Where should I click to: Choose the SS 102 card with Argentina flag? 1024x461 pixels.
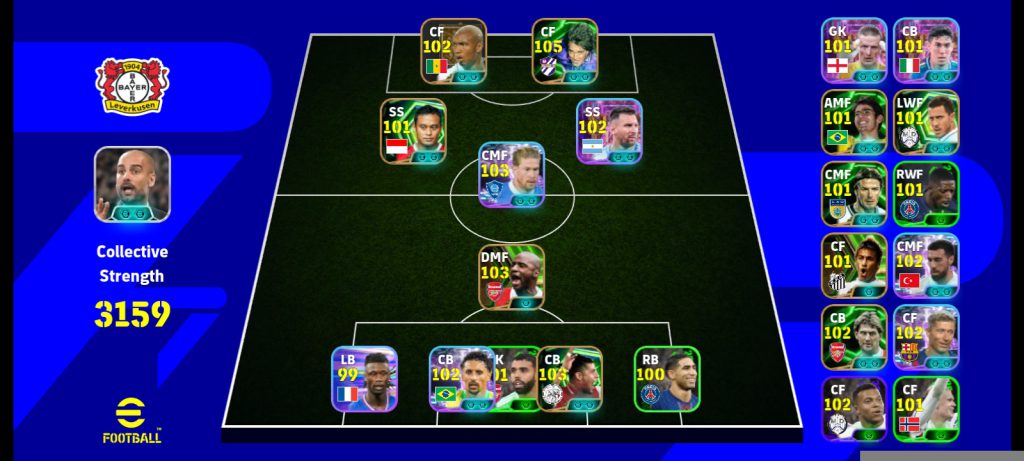pyautogui.click(x=609, y=131)
